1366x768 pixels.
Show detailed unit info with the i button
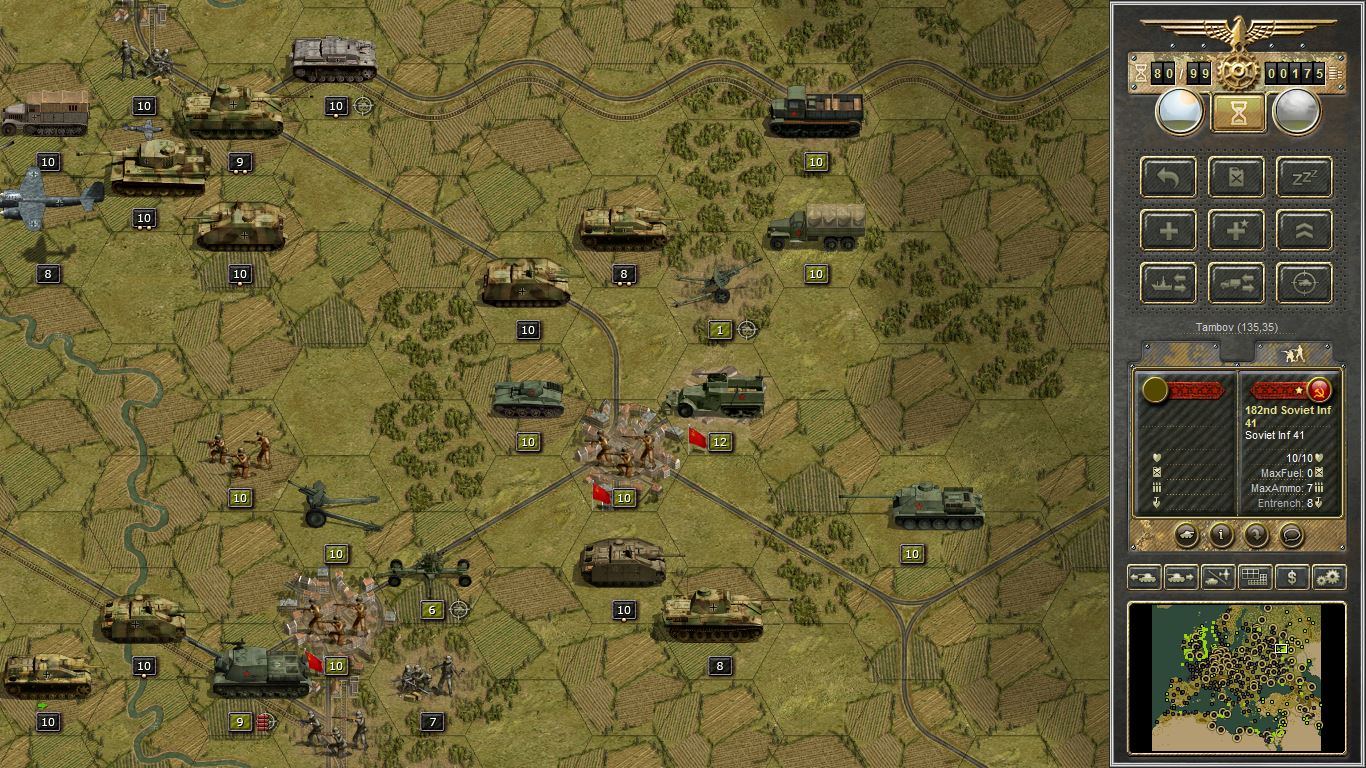pos(1221,537)
